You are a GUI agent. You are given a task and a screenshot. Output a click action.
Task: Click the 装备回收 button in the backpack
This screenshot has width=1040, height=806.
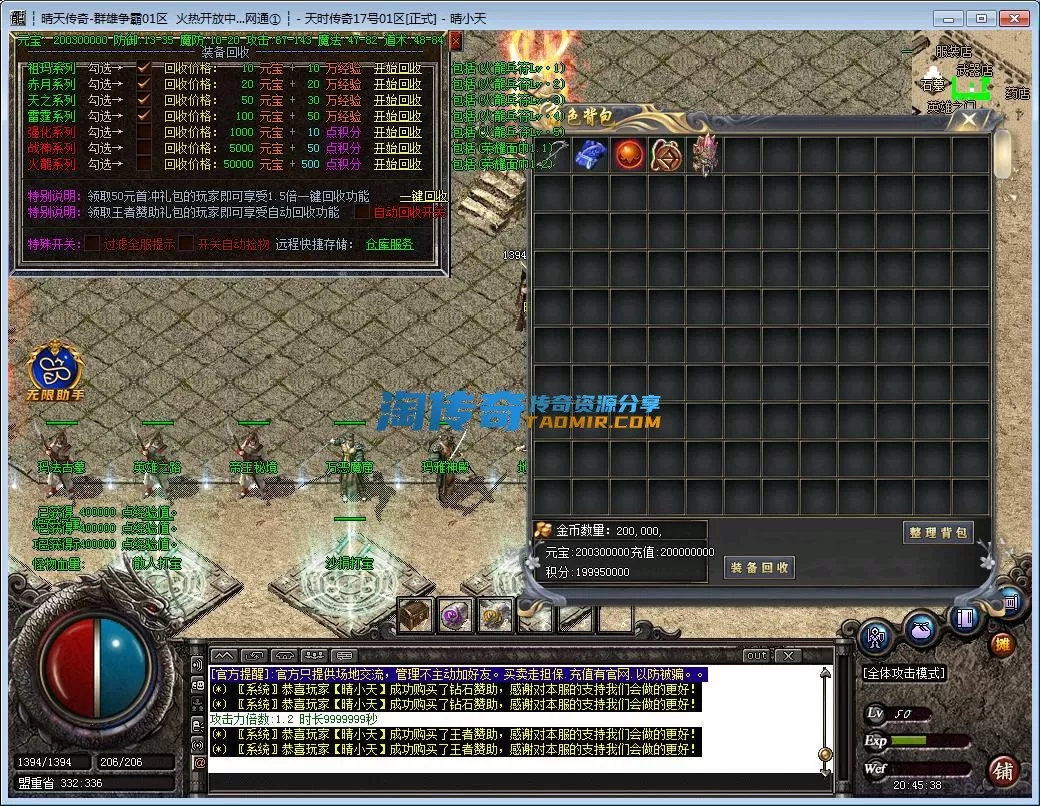coord(759,568)
